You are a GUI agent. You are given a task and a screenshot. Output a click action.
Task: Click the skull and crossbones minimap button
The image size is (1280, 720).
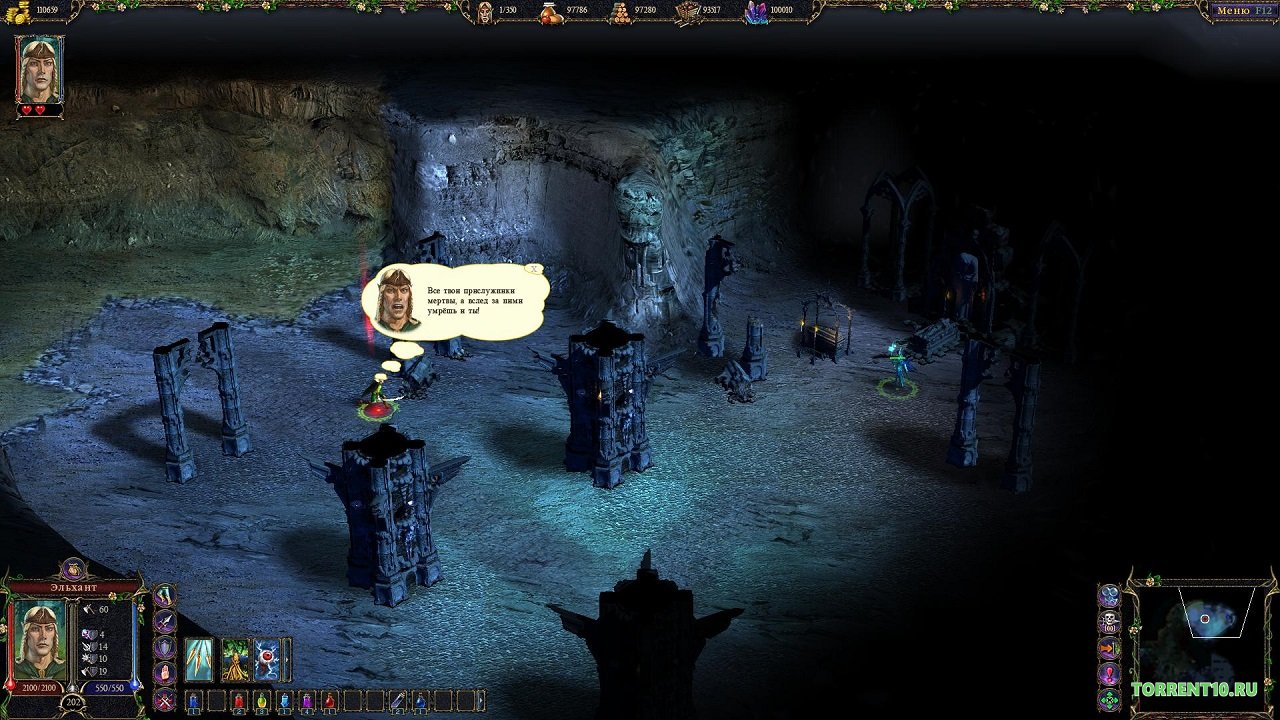(x=1109, y=622)
